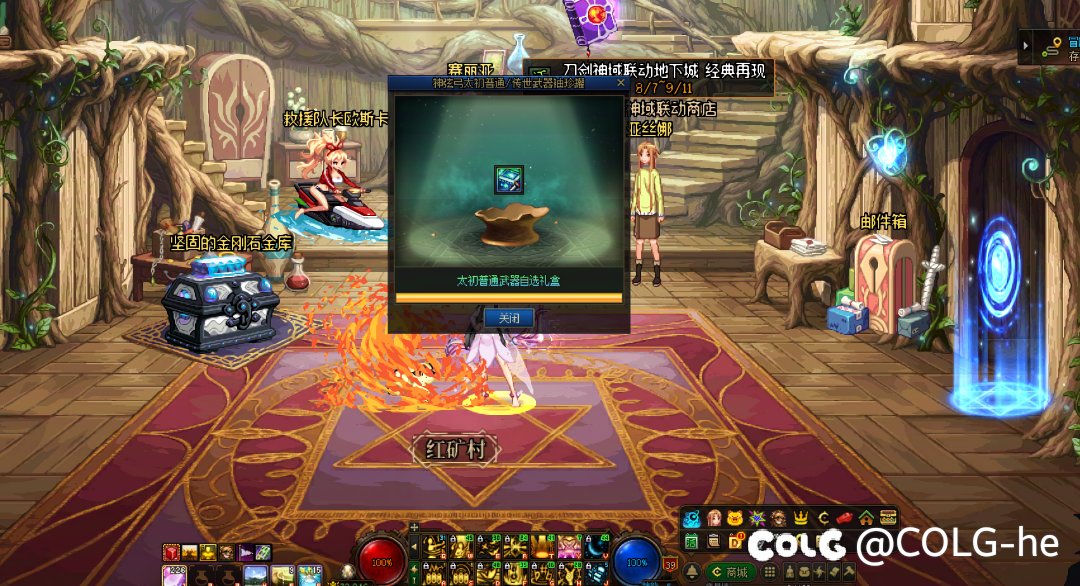Click the 关闭 button in the reward popup
This screenshot has width=1080, height=586.
pos(509,318)
